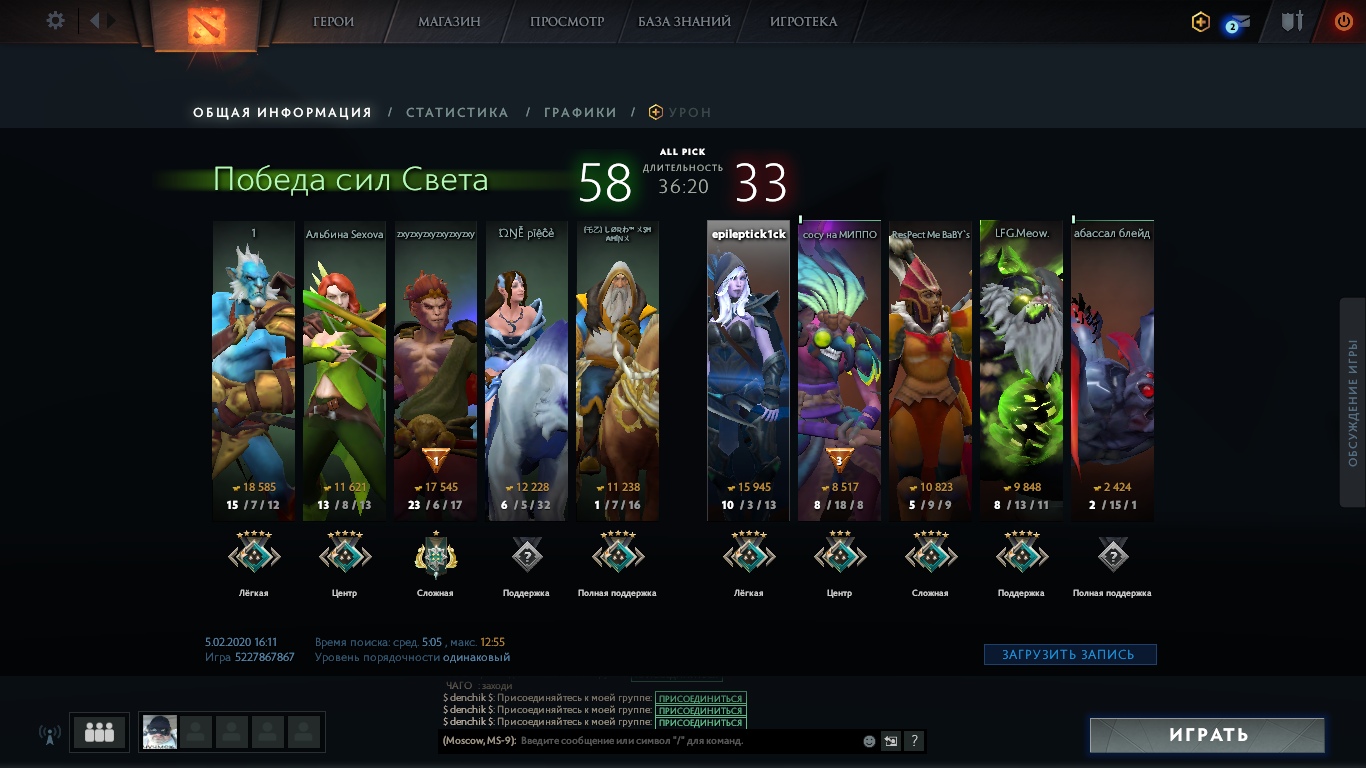
Task: Open the party friends list button
Action: (99, 732)
